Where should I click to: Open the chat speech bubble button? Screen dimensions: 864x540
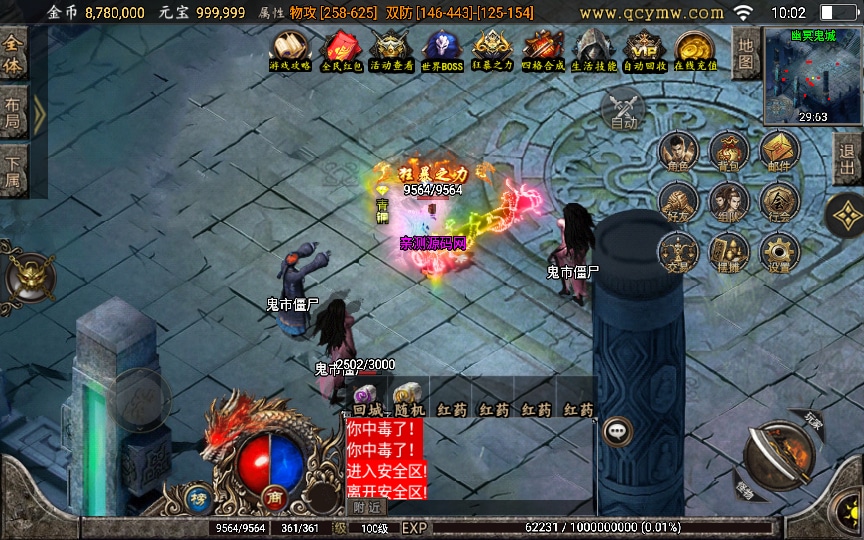pyautogui.click(x=617, y=431)
